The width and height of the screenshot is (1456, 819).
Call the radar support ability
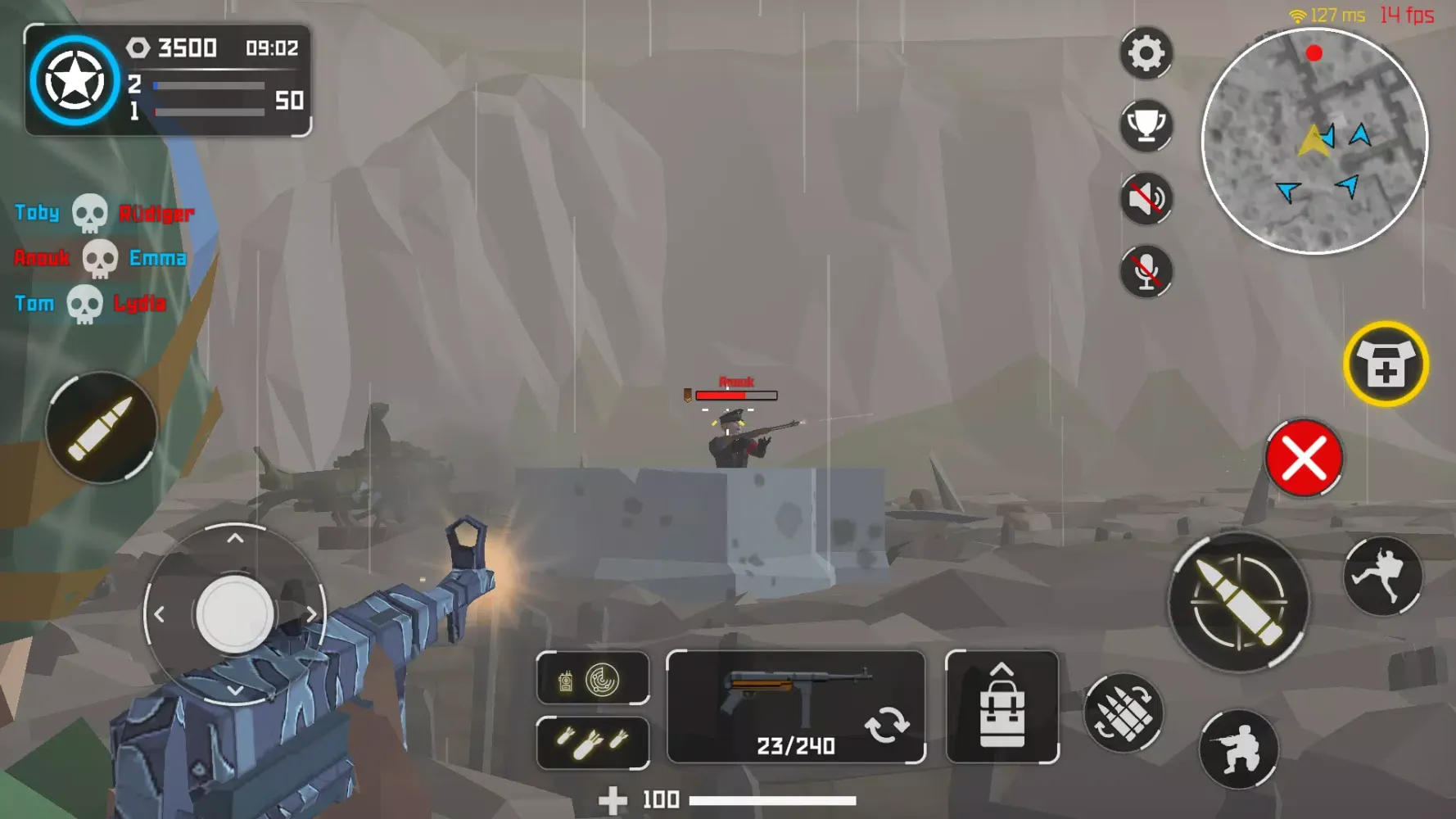point(604,681)
